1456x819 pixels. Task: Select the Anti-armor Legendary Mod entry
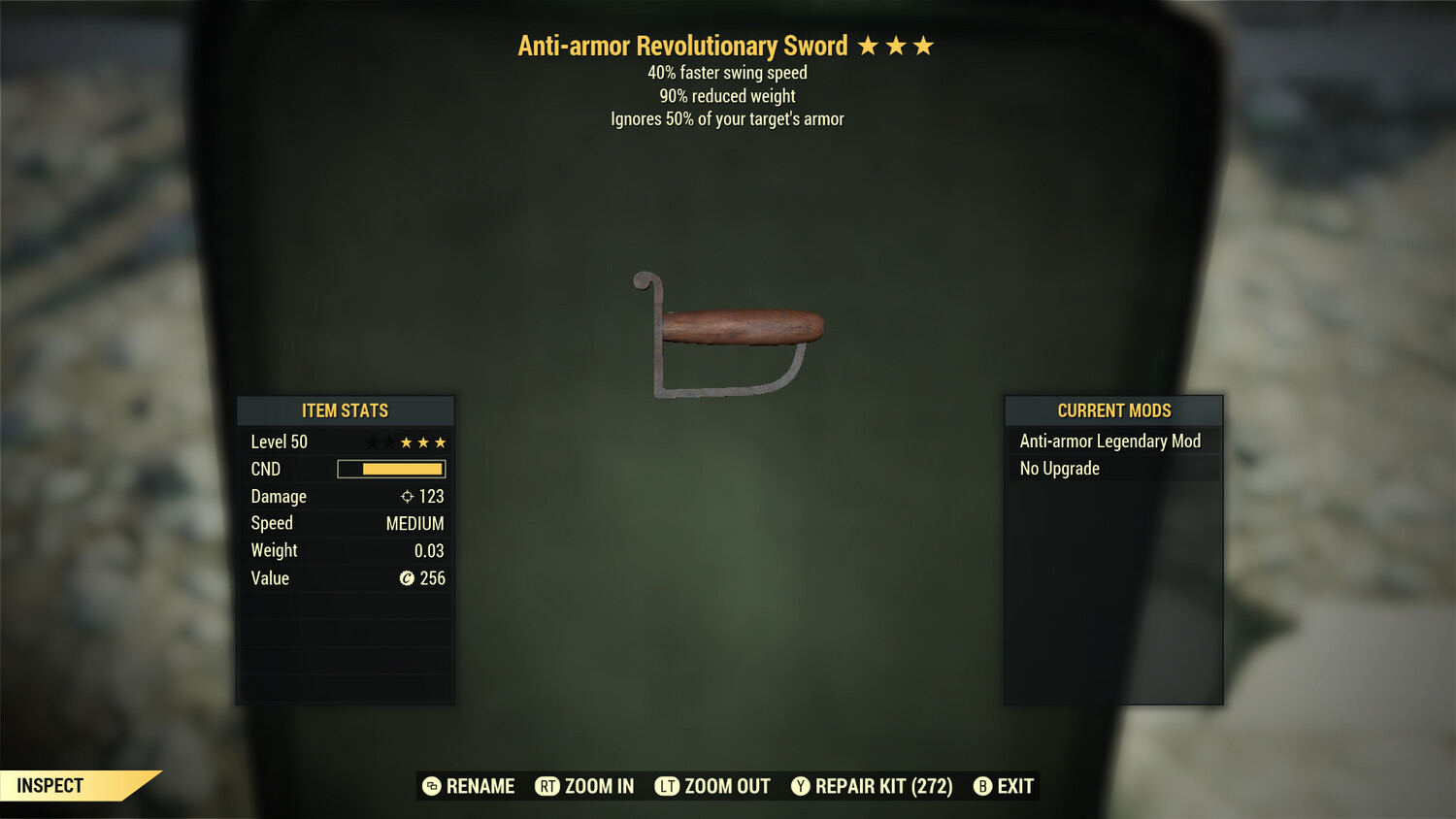1109,441
